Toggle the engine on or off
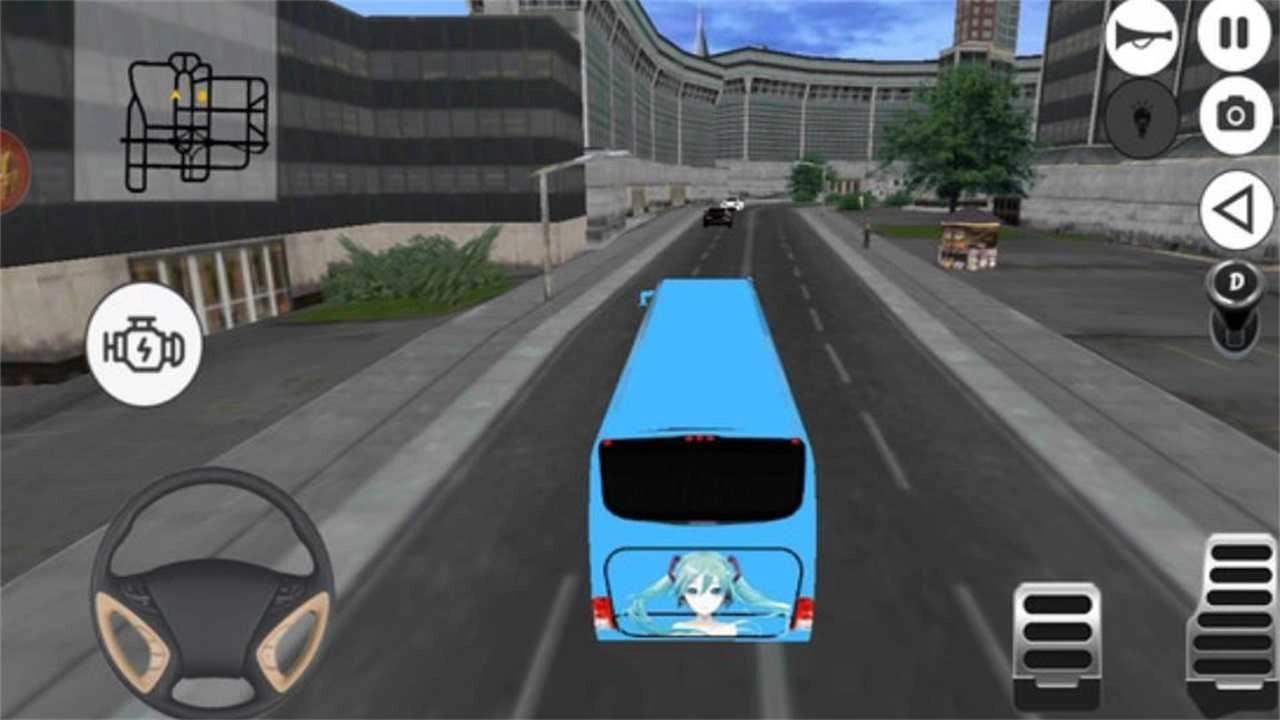Screen dimensions: 1280x720 pos(142,343)
